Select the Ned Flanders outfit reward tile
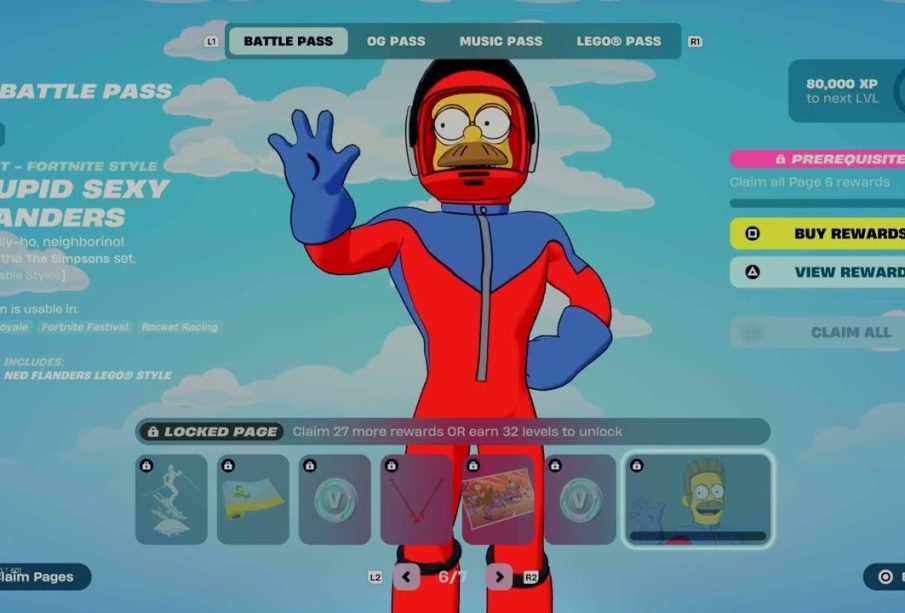The width and height of the screenshot is (905, 613). pyautogui.click(x=697, y=500)
